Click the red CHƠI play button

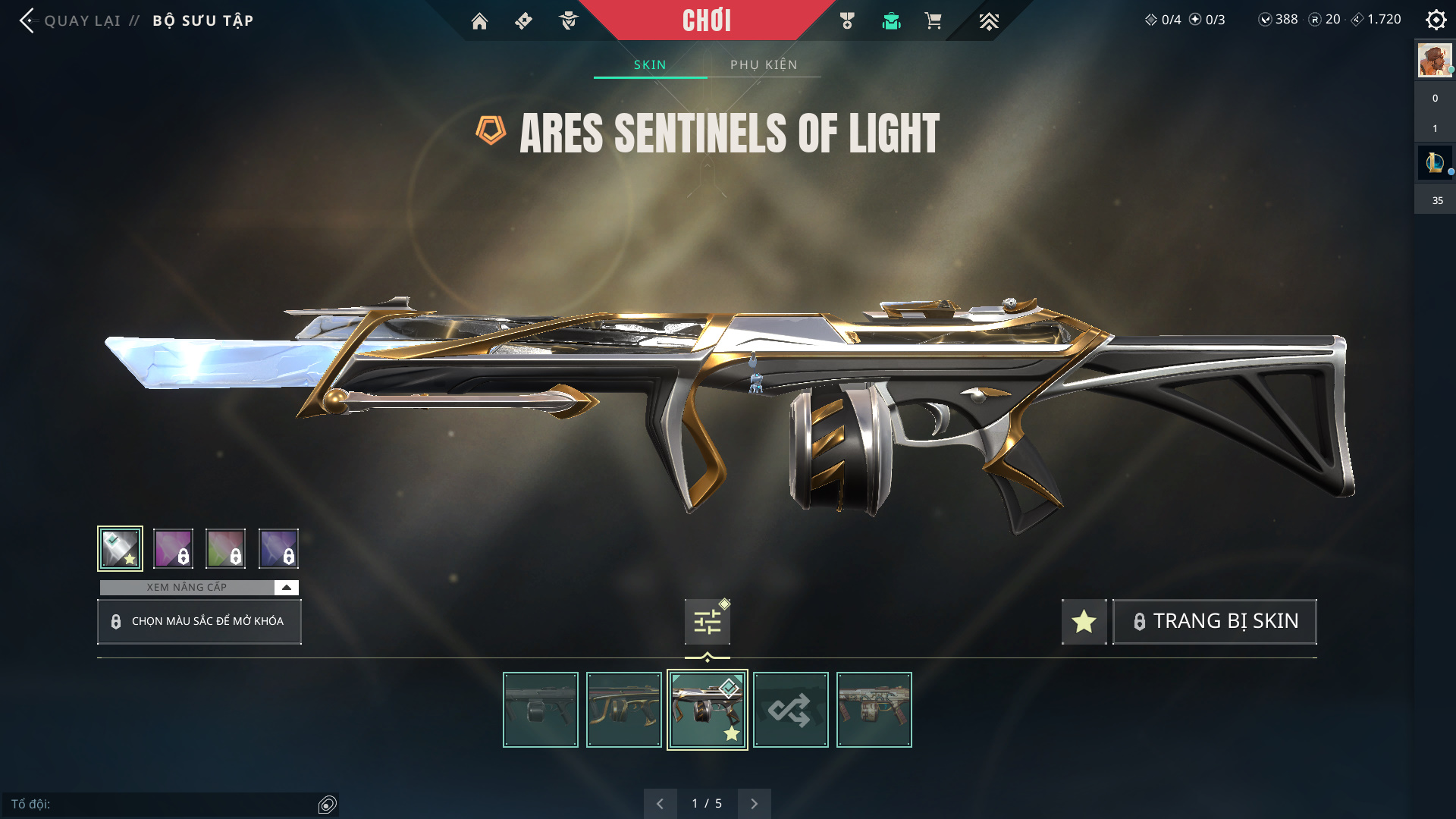point(706,20)
